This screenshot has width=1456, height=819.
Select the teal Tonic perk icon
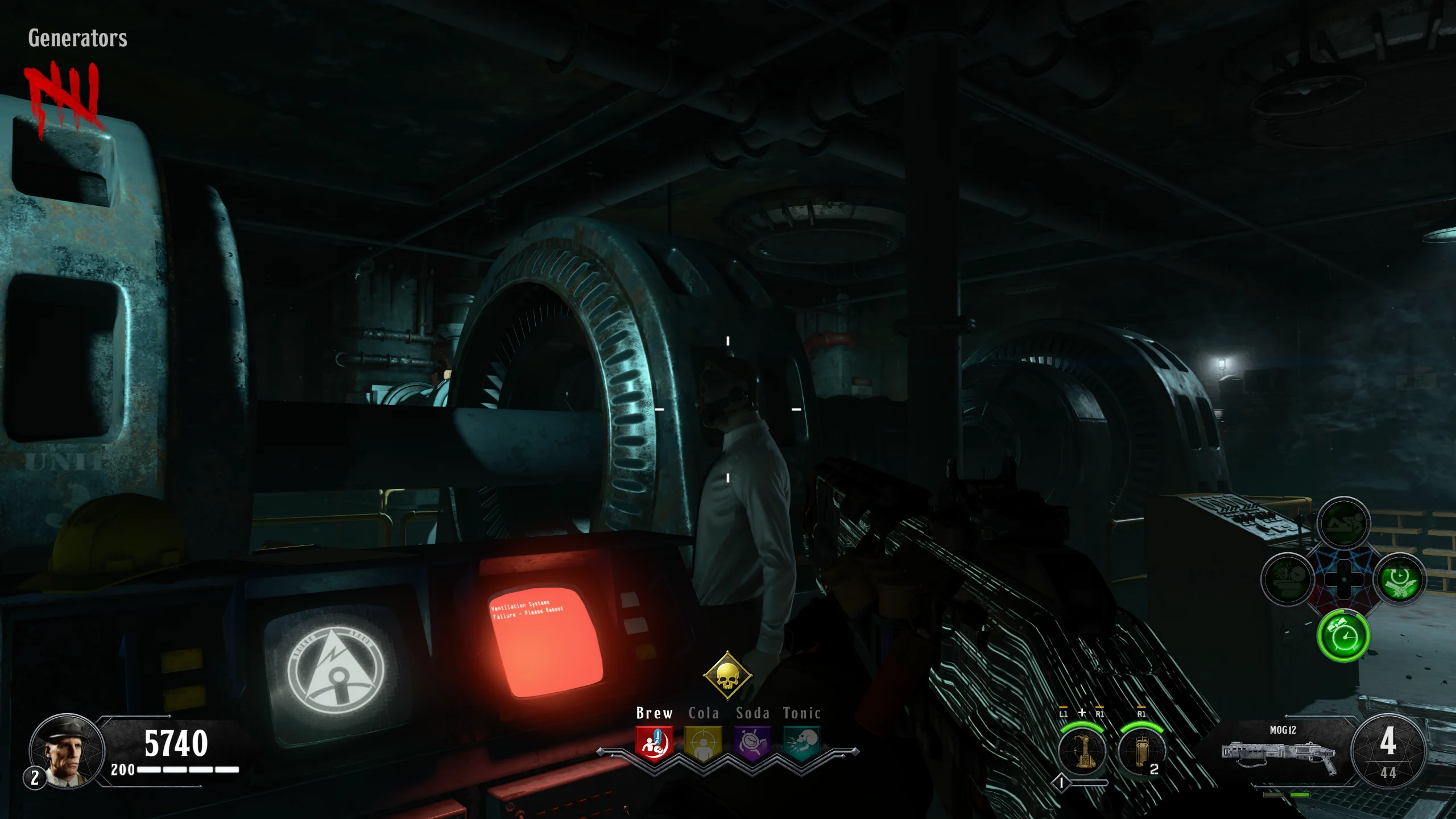pos(802,743)
